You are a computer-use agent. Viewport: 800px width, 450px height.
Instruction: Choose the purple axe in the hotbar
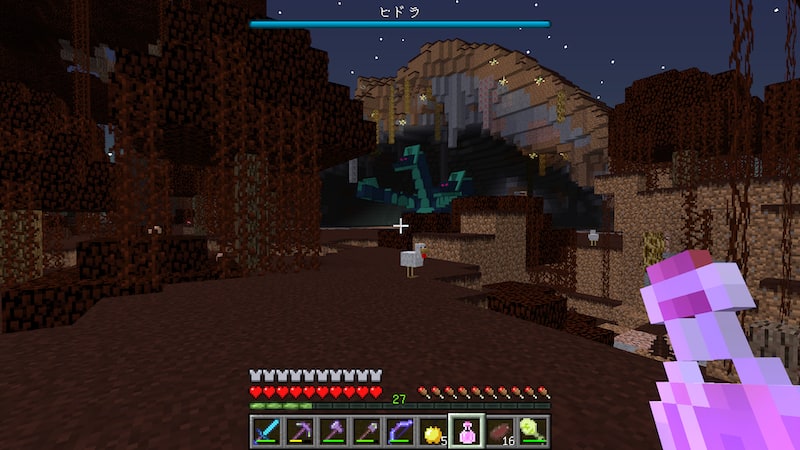click(x=333, y=432)
